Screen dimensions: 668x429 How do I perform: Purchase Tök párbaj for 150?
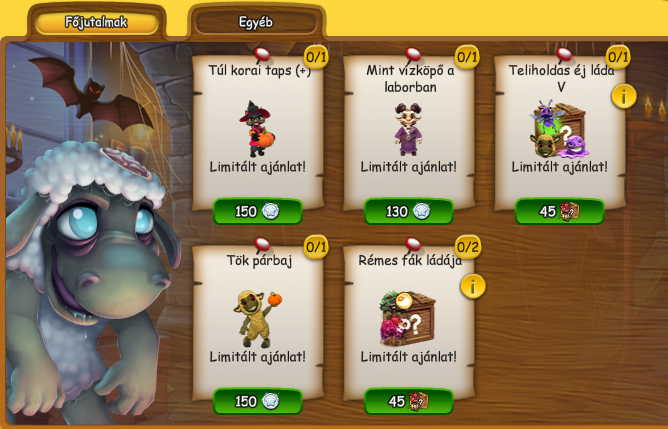pyautogui.click(x=258, y=401)
